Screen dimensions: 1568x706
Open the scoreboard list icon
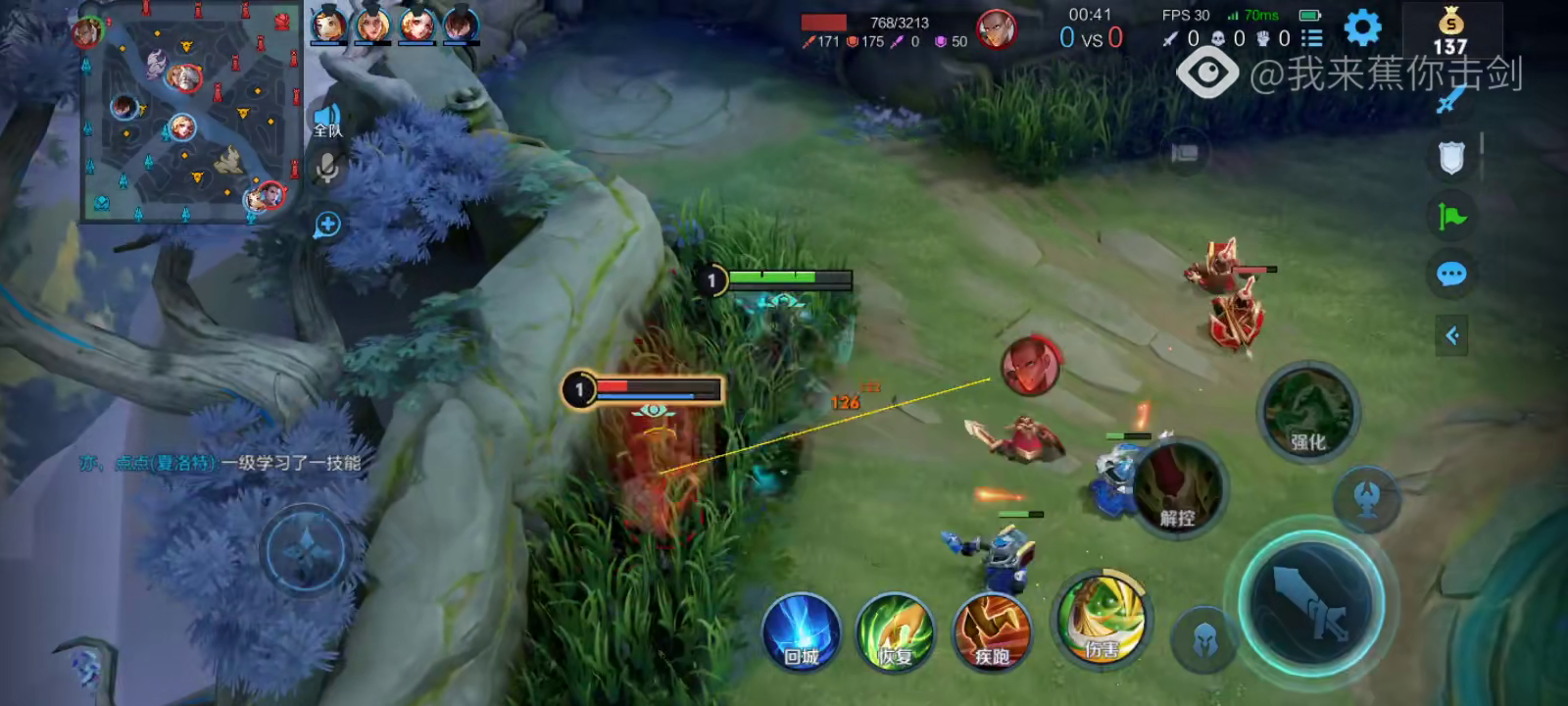1311,38
